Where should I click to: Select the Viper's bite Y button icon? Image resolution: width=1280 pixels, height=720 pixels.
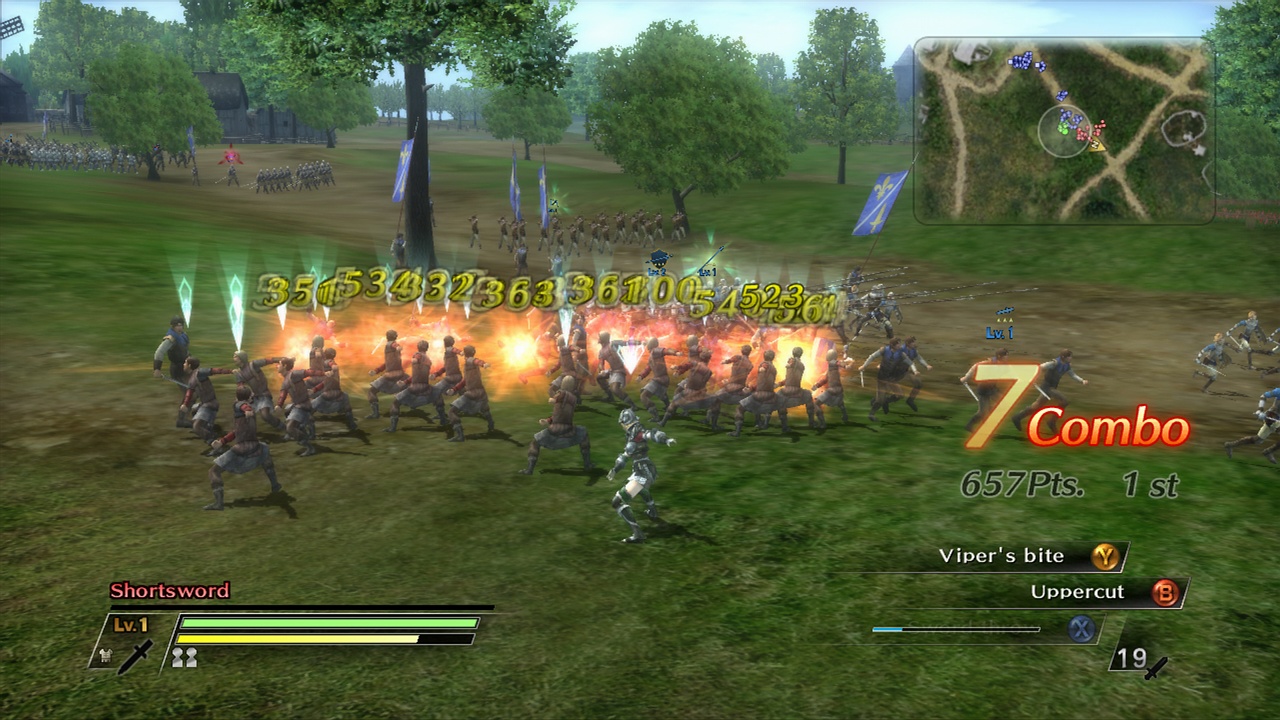click(1107, 557)
